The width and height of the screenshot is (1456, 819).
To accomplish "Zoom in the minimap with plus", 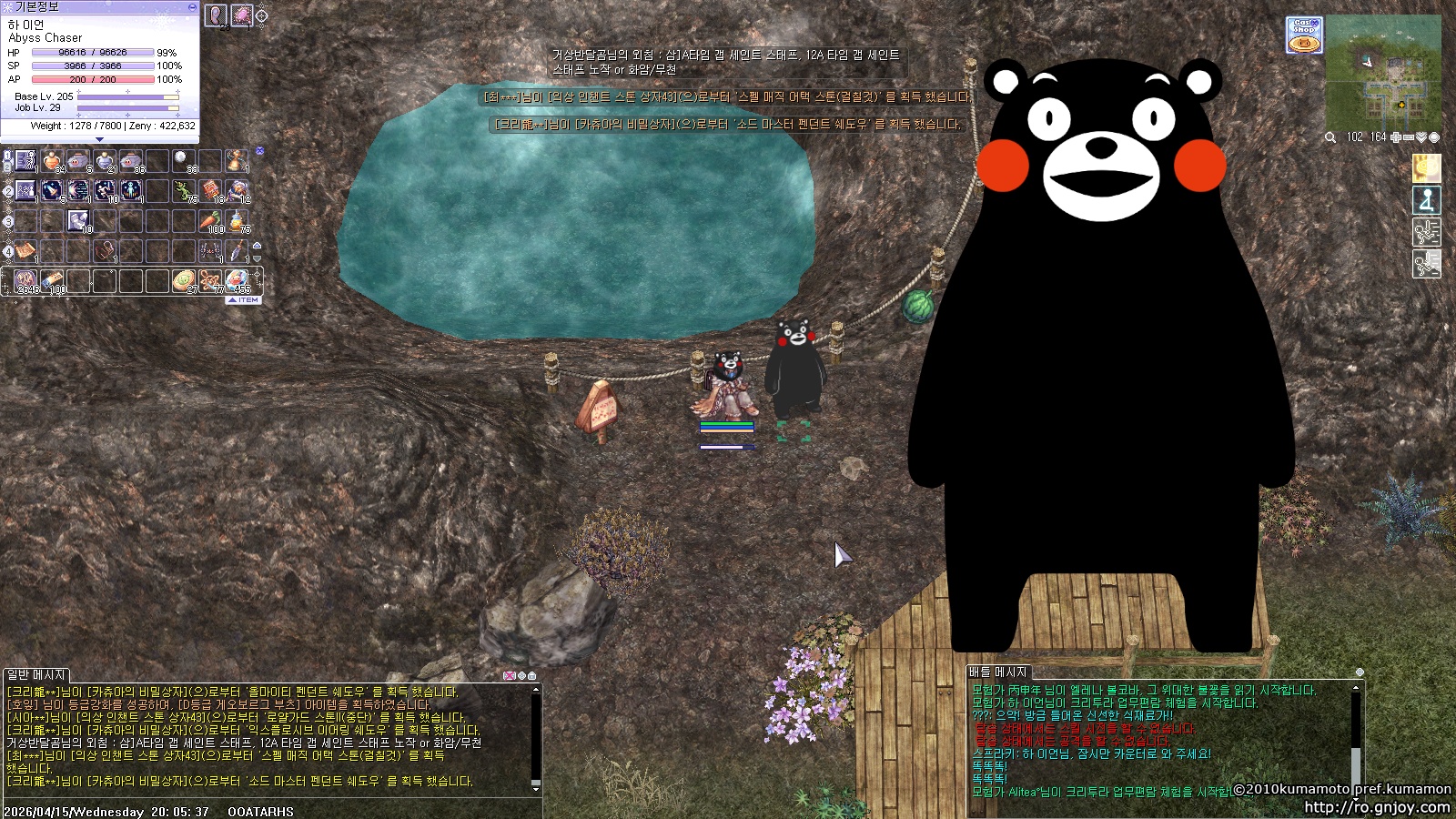I will [1397, 137].
